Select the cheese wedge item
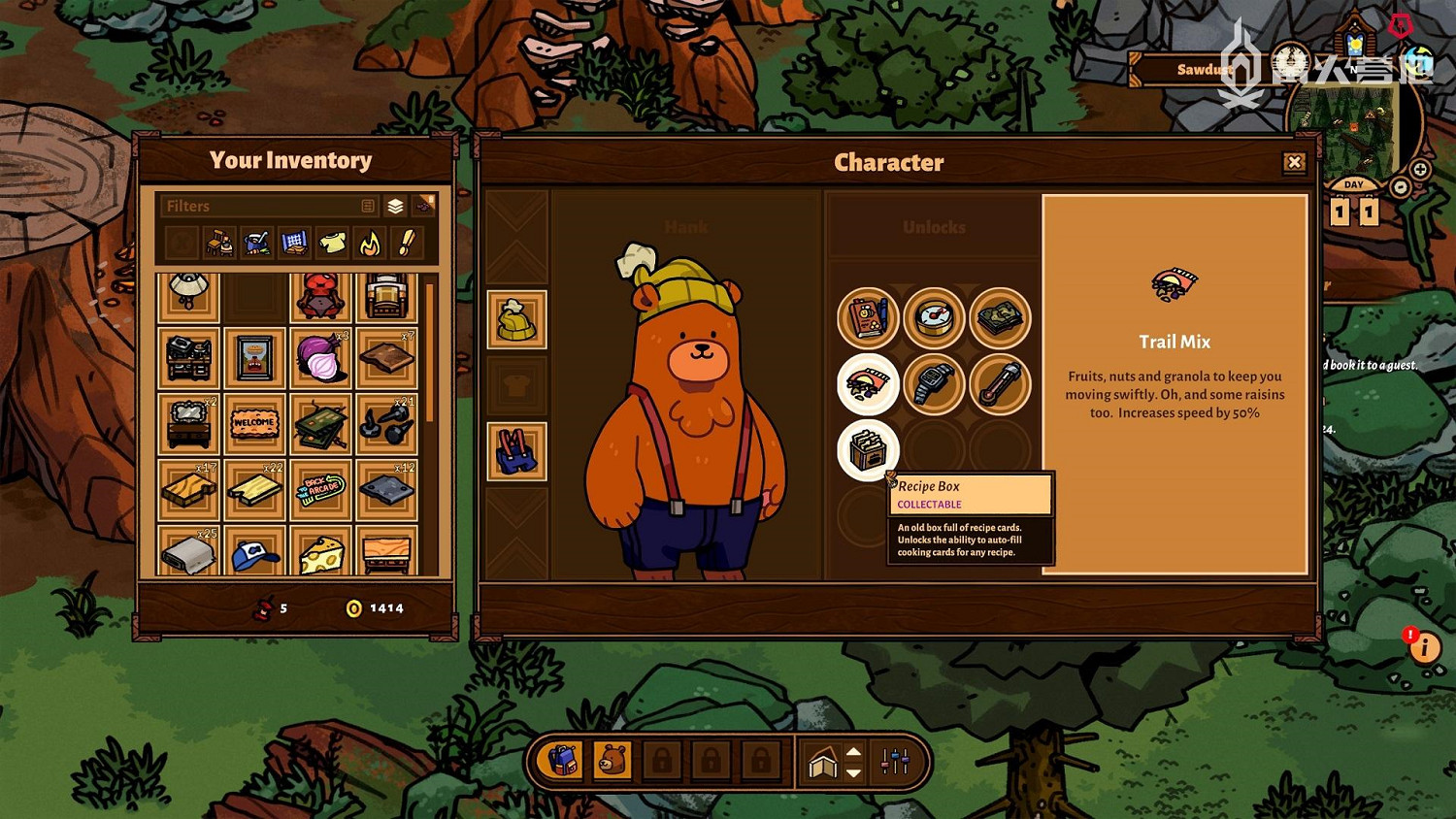The image size is (1456, 819). point(320,555)
